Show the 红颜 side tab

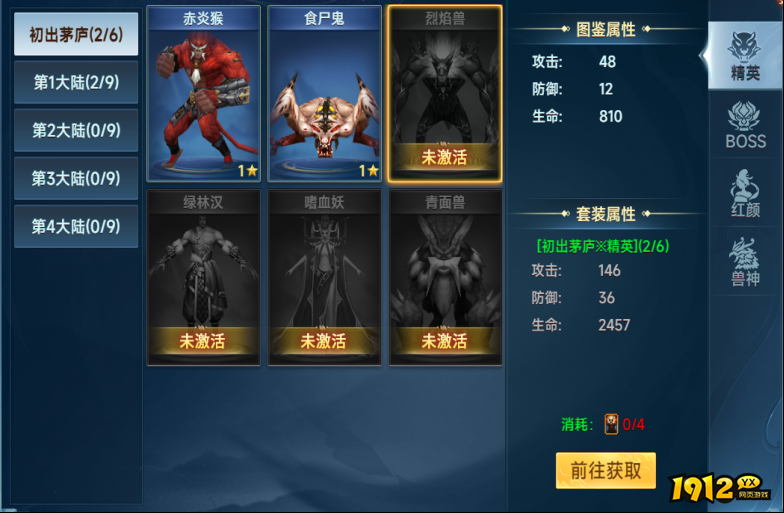(x=745, y=194)
